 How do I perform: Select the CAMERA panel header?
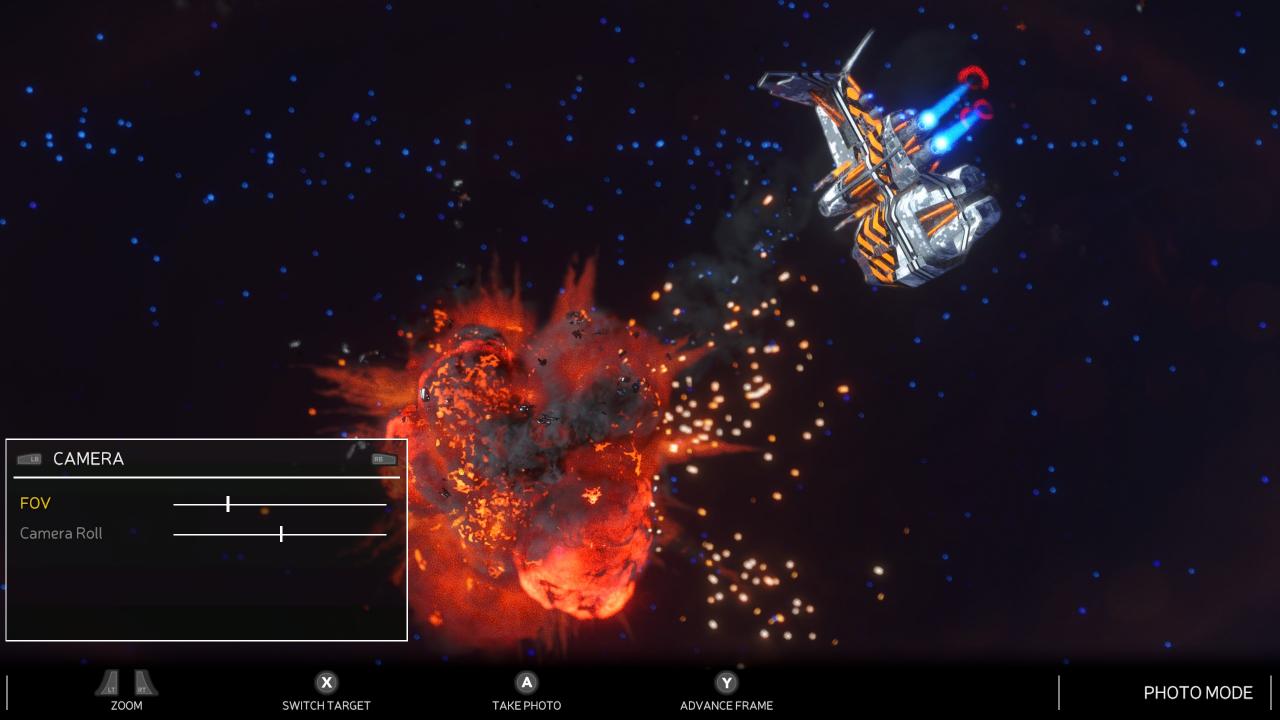pyautogui.click(x=88, y=459)
